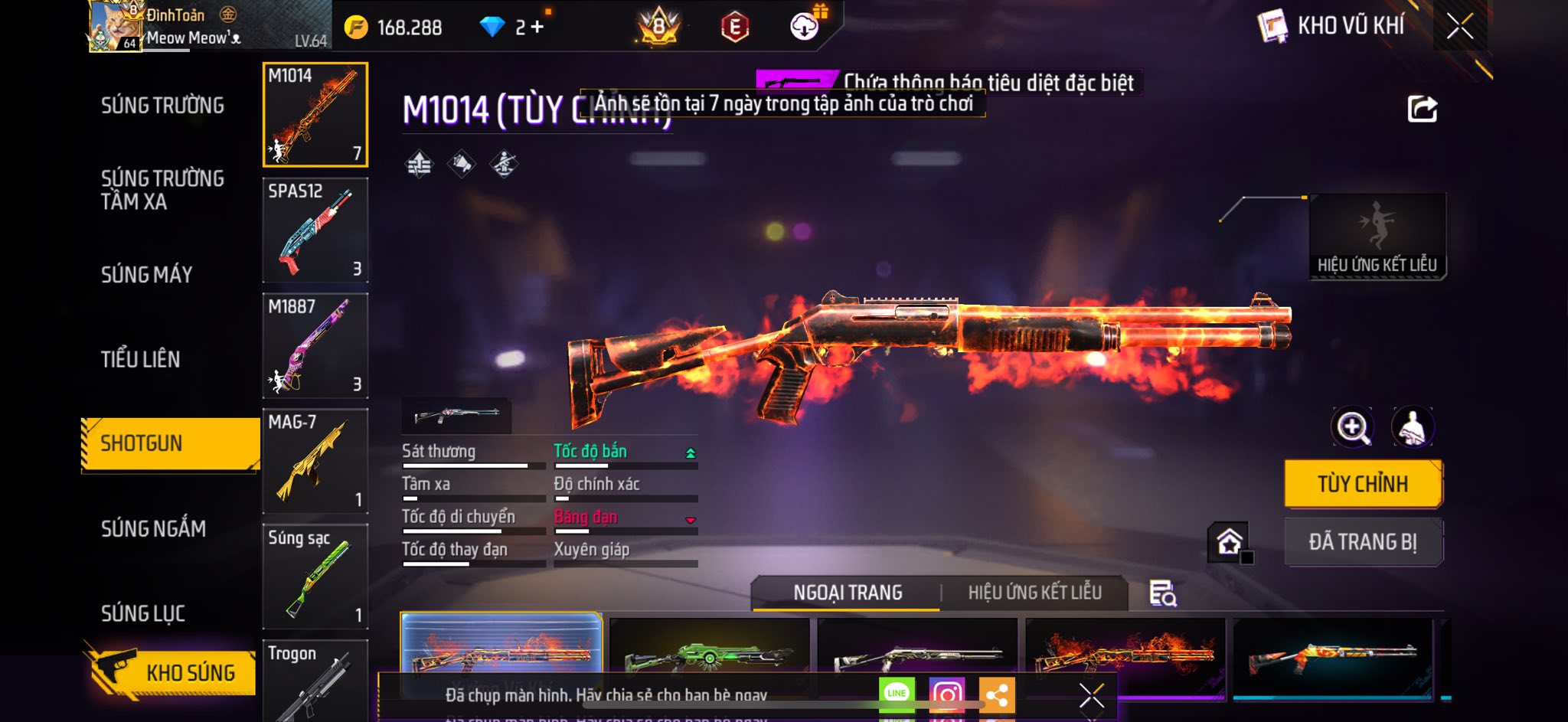Select the Súng Trường weapon category
Viewport: 1568px width, 722px height.
(162, 106)
